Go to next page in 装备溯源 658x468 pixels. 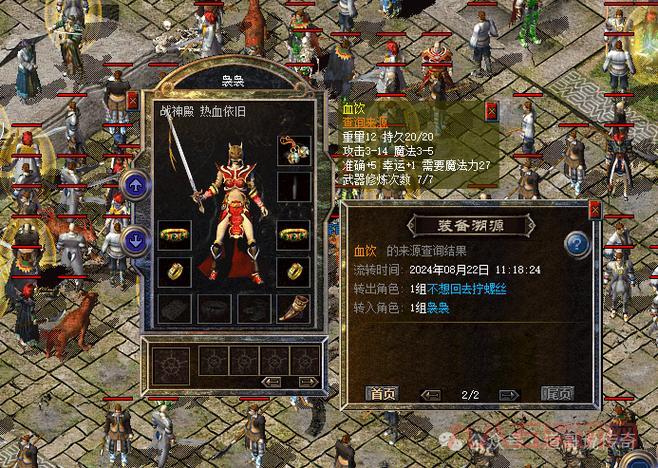(504, 394)
